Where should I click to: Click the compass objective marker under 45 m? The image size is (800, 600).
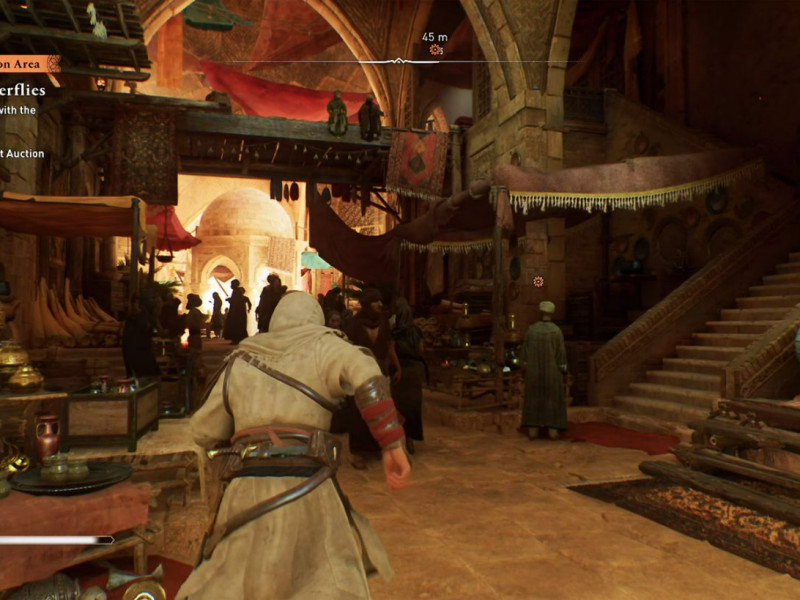point(435,49)
